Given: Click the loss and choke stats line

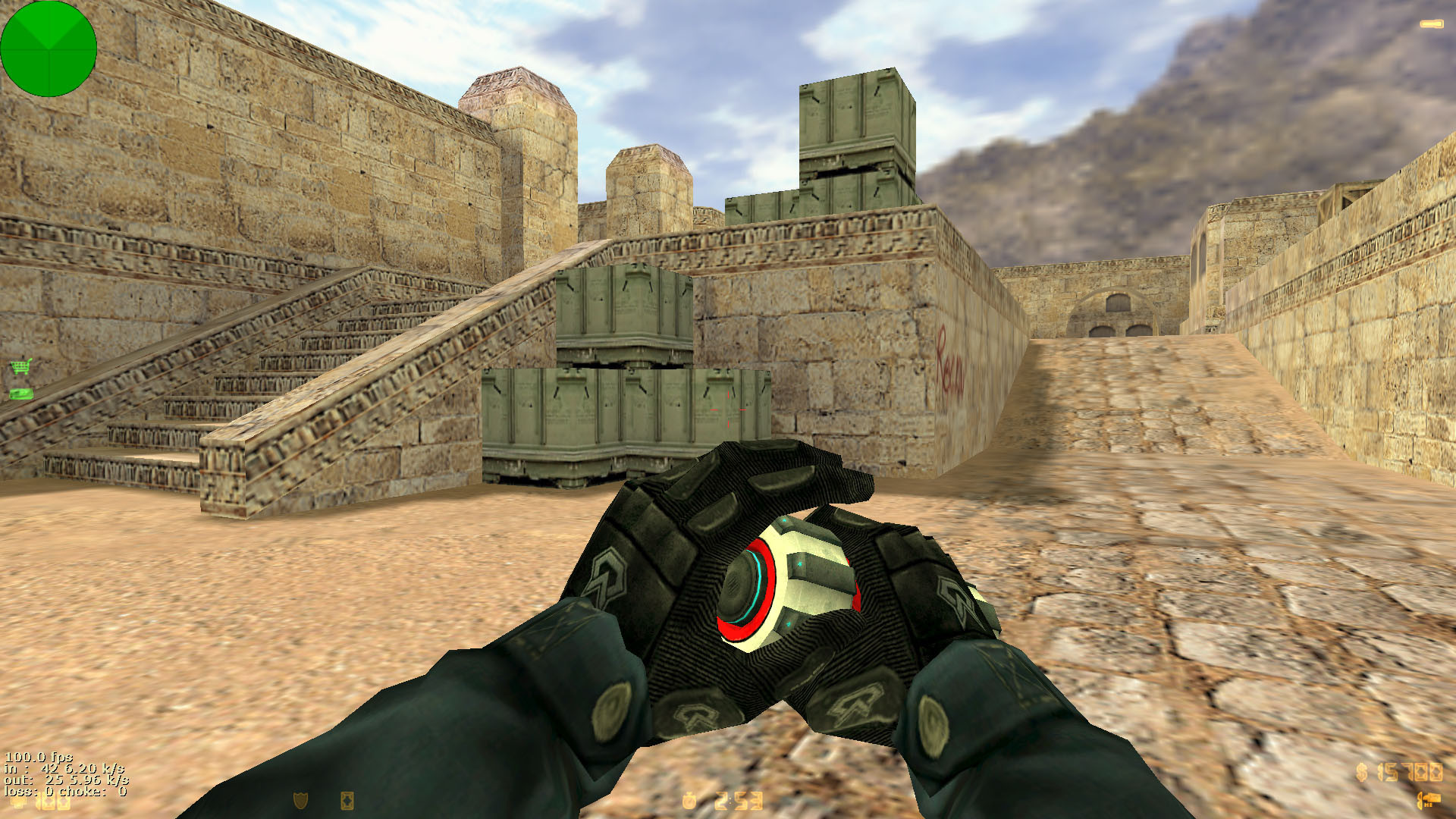Looking at the screenshot, I should (64, 792).
